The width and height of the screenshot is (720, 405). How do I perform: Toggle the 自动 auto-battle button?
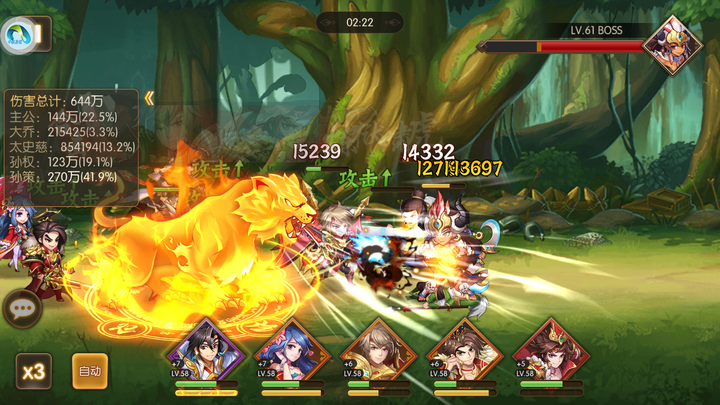coord(90,371)
